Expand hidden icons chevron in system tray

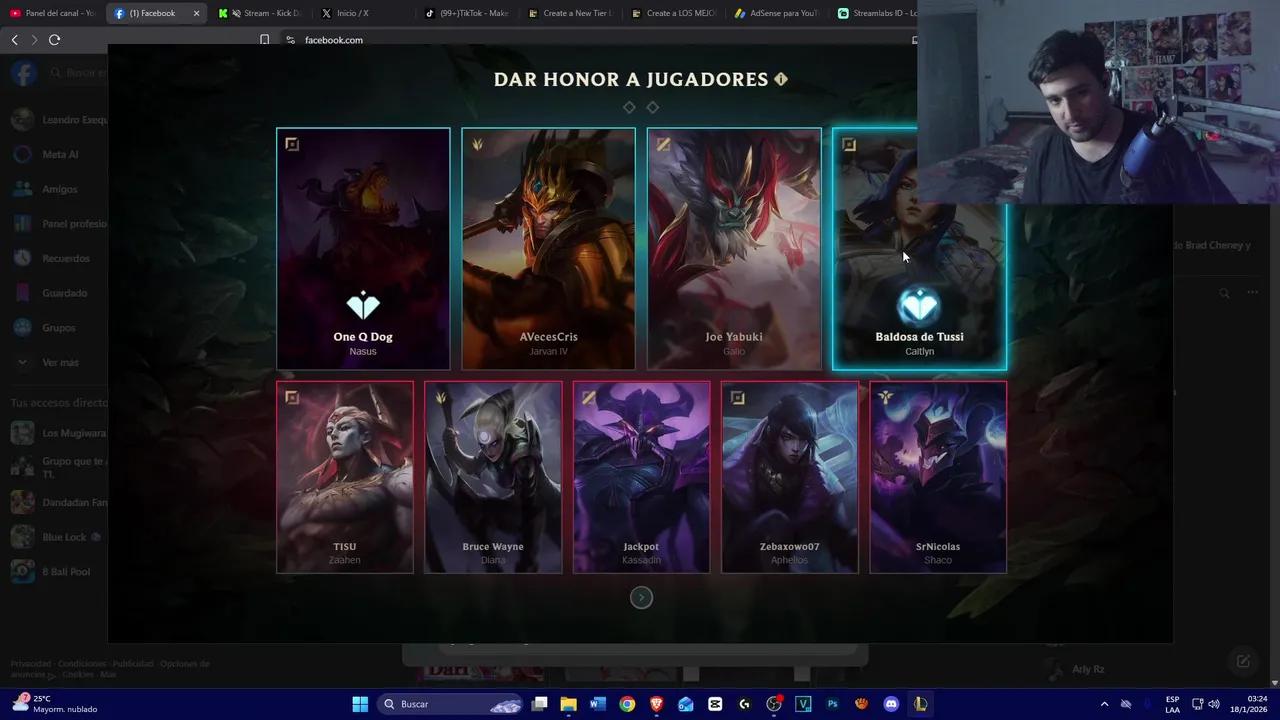(1104, 703)
